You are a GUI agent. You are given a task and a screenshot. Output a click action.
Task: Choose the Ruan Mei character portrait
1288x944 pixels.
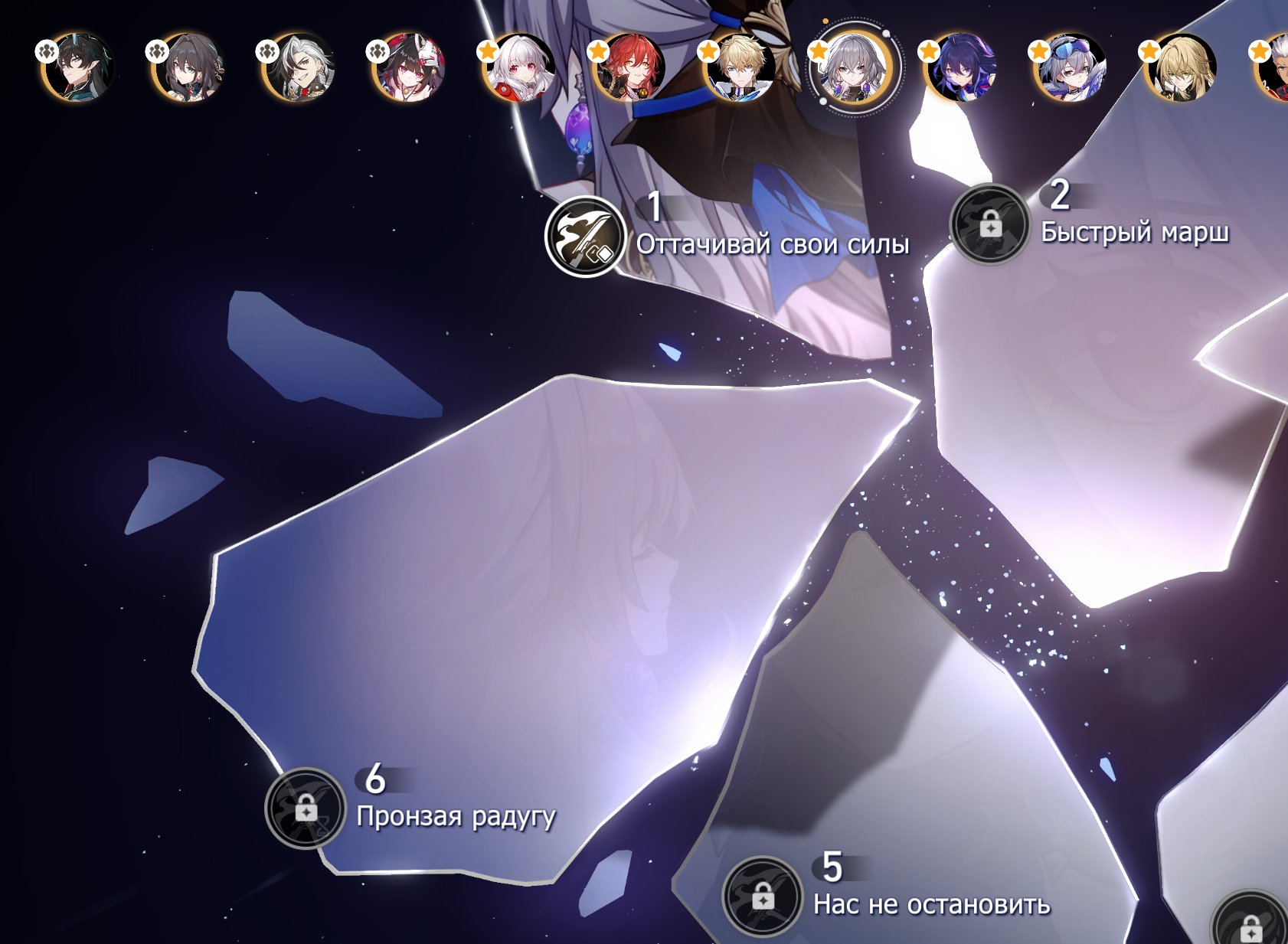tap(188, 67)
